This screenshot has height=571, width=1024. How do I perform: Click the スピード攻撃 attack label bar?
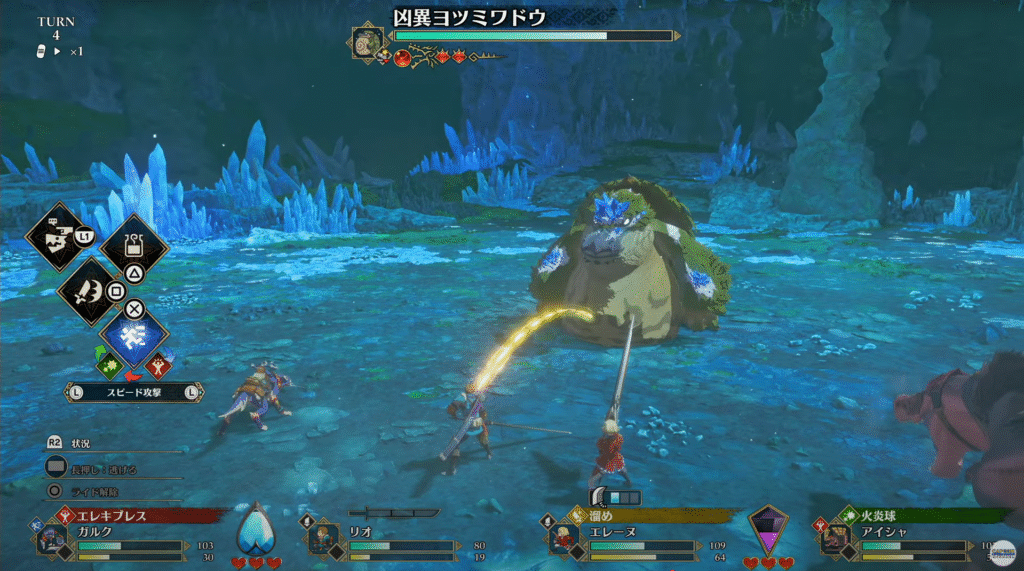point(134,392)
